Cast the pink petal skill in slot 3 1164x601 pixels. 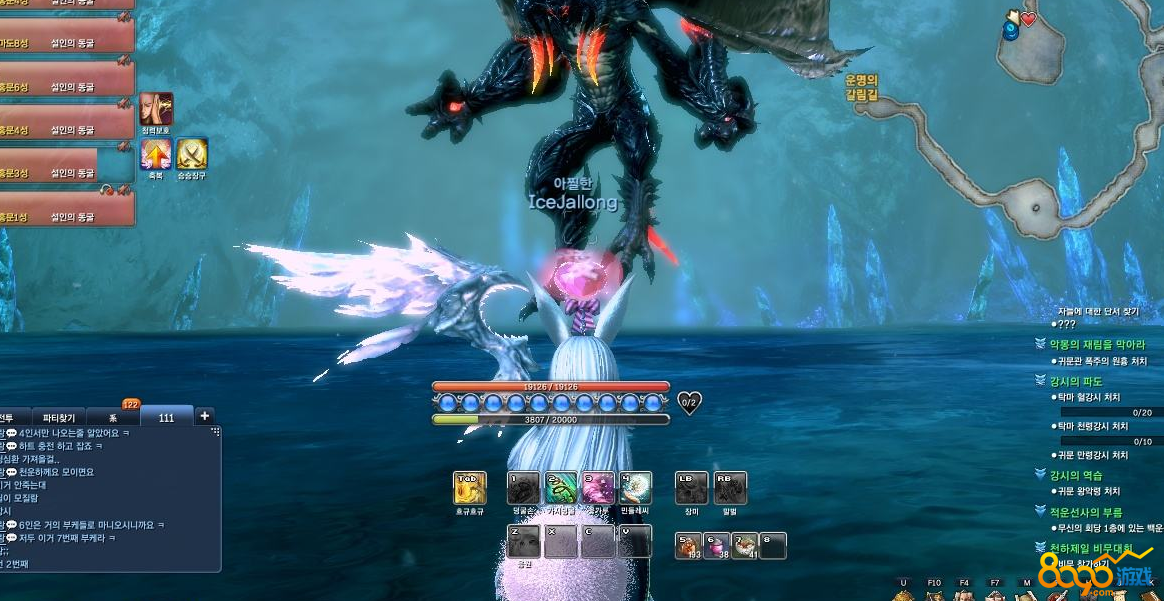click(598, 488)
